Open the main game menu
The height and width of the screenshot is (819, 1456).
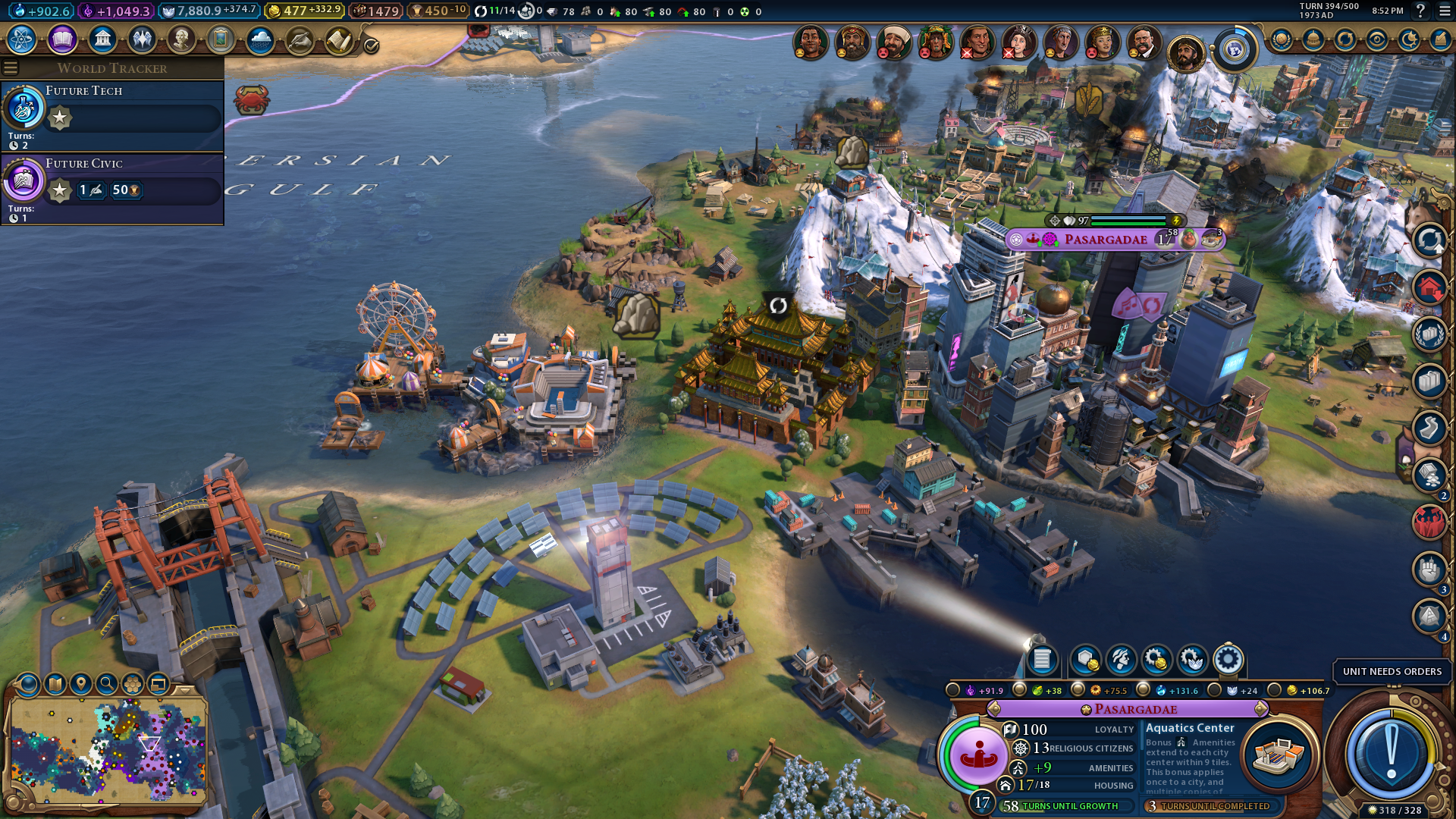tap(1444, 11)
